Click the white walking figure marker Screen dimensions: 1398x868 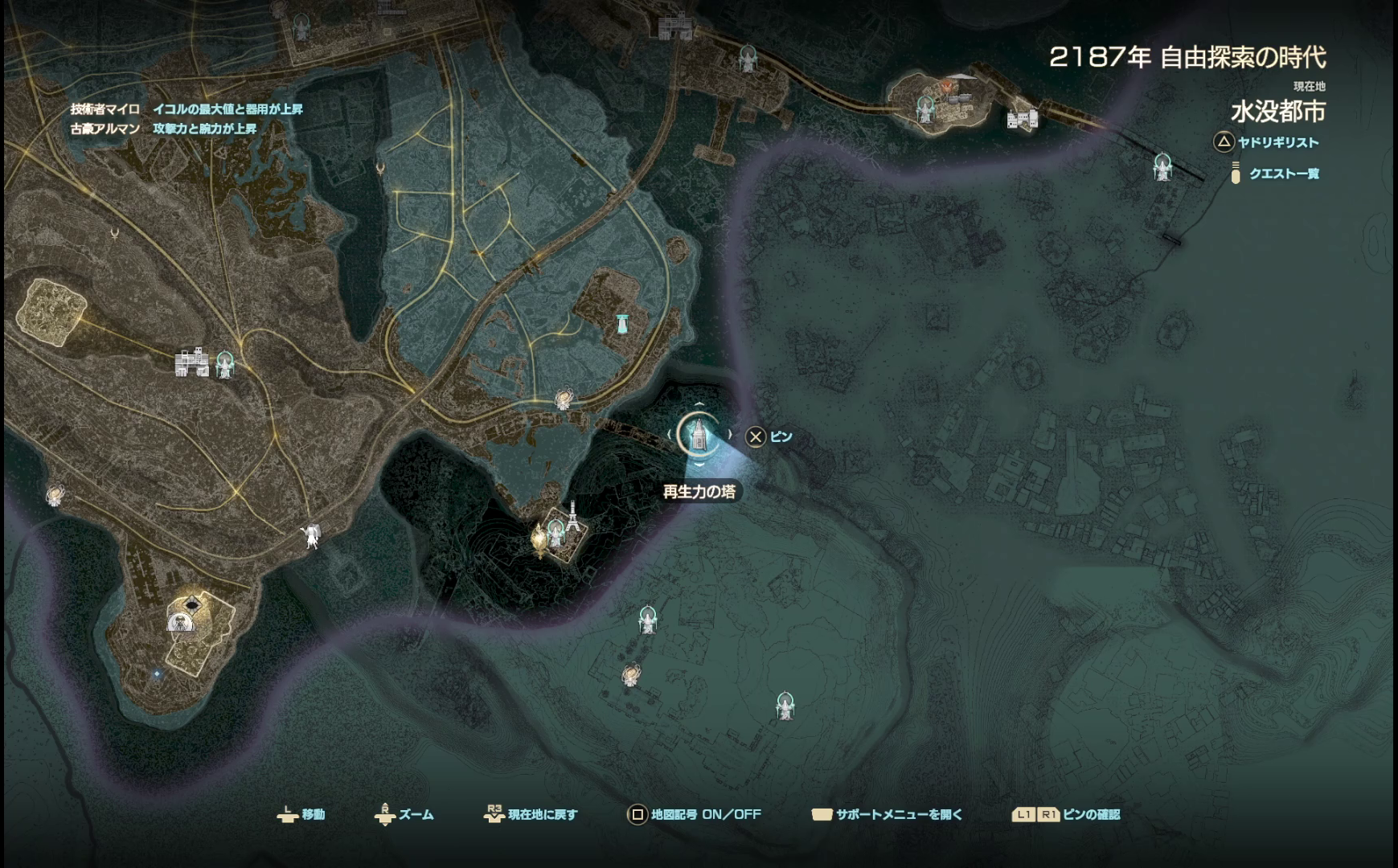click(x=311, y=536)
